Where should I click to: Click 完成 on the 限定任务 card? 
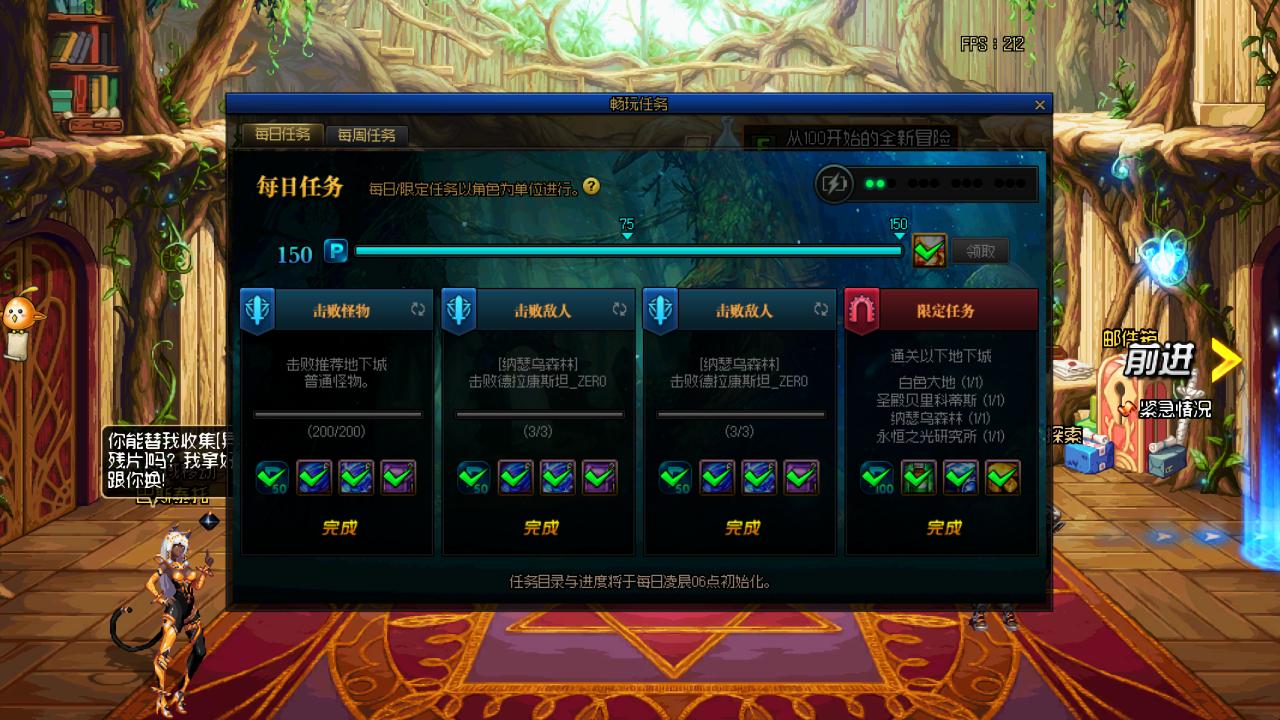click(942, 527)
